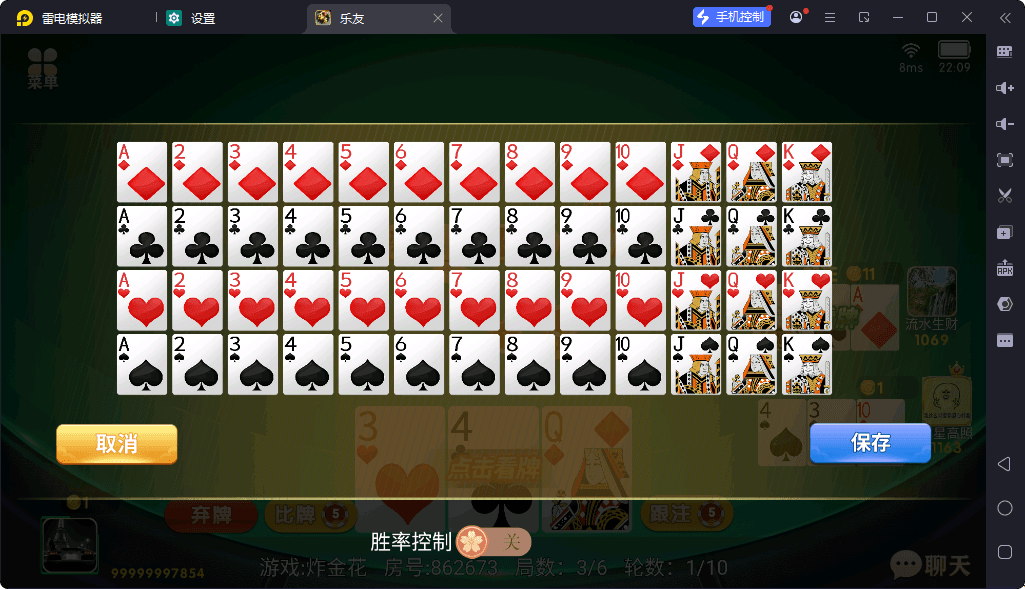This screenshot has width=1025, height=589.
Task: Choose the 2 of spades card
Action: coord(197,364)
